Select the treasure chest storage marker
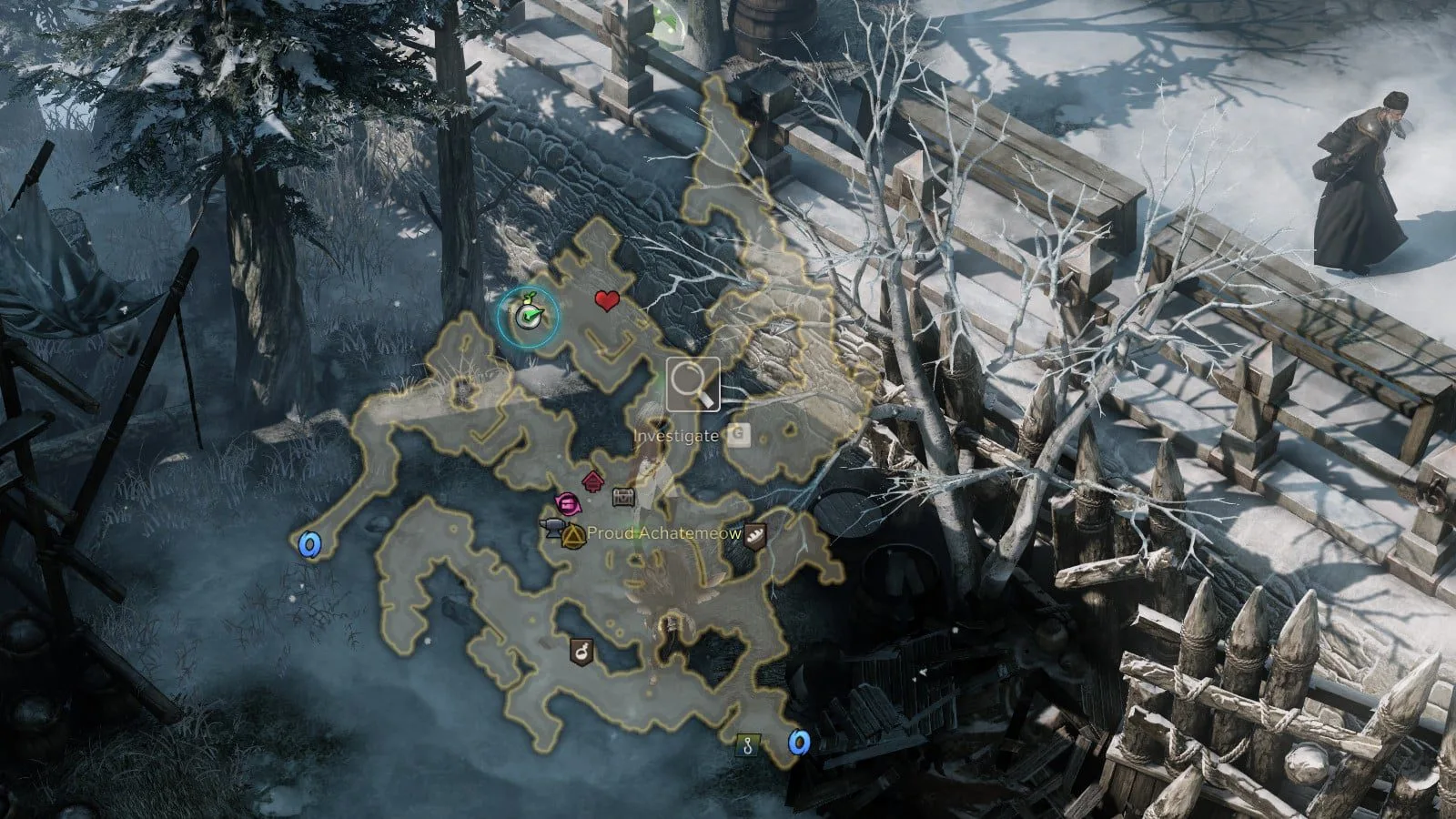1456x819 pixels. (x=622, y=498)
